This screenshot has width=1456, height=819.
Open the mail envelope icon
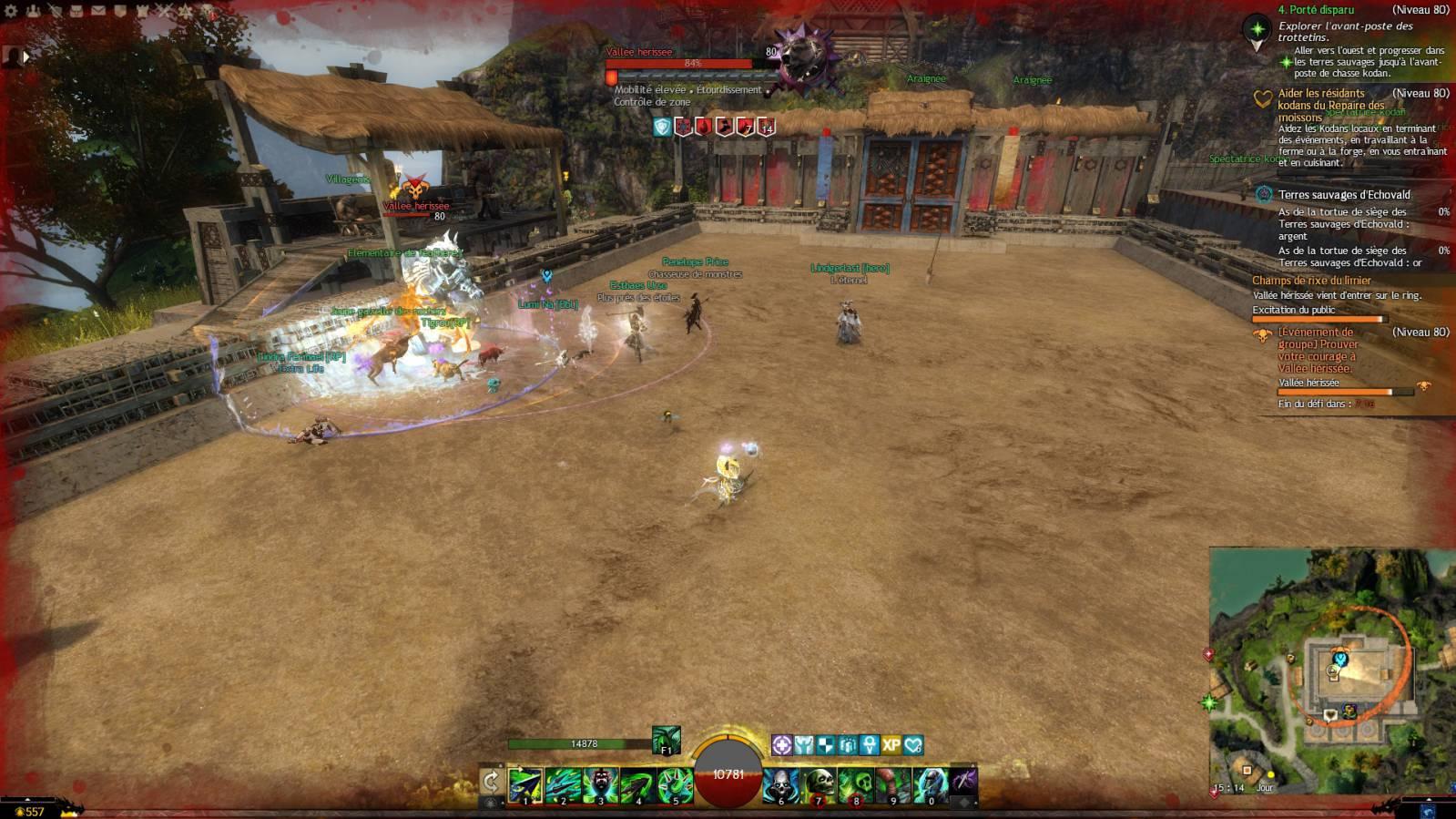98,11
